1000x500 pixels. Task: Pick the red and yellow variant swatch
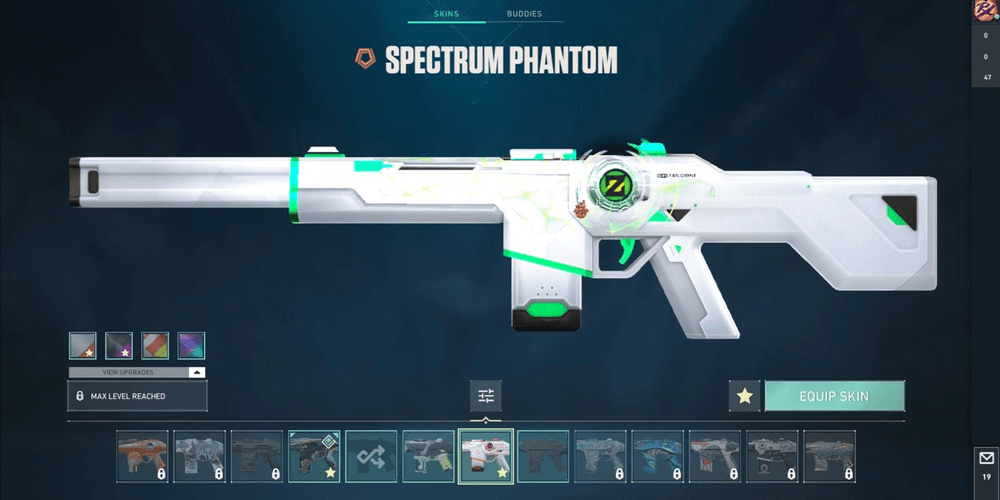tap(155, 346)
